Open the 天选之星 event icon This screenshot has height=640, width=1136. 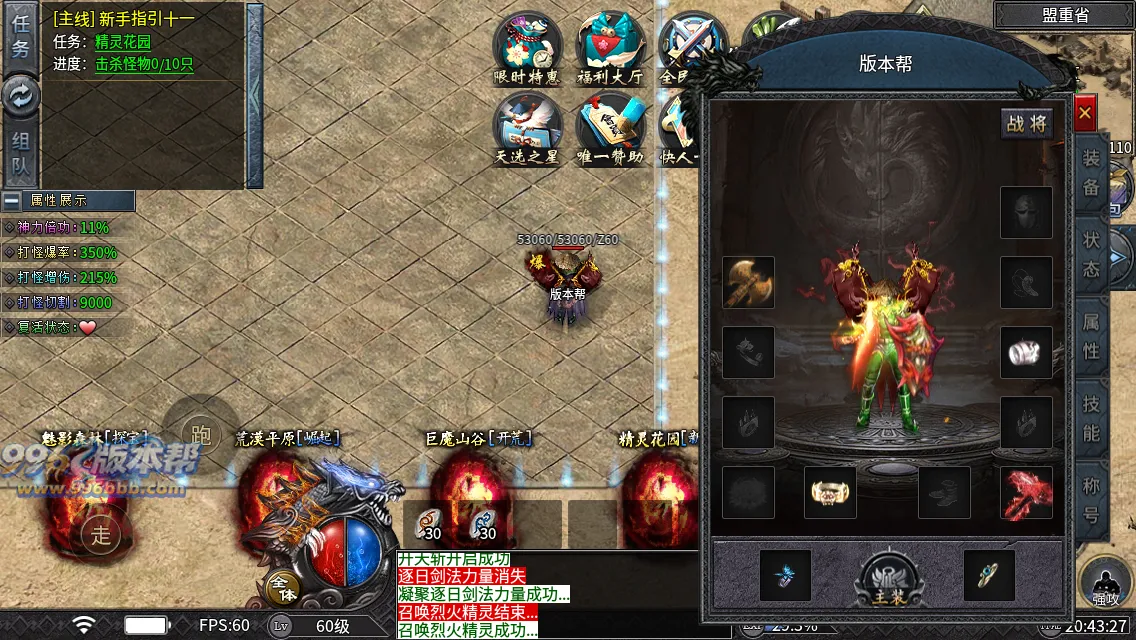pyautogui.click(x=528, y=129)
